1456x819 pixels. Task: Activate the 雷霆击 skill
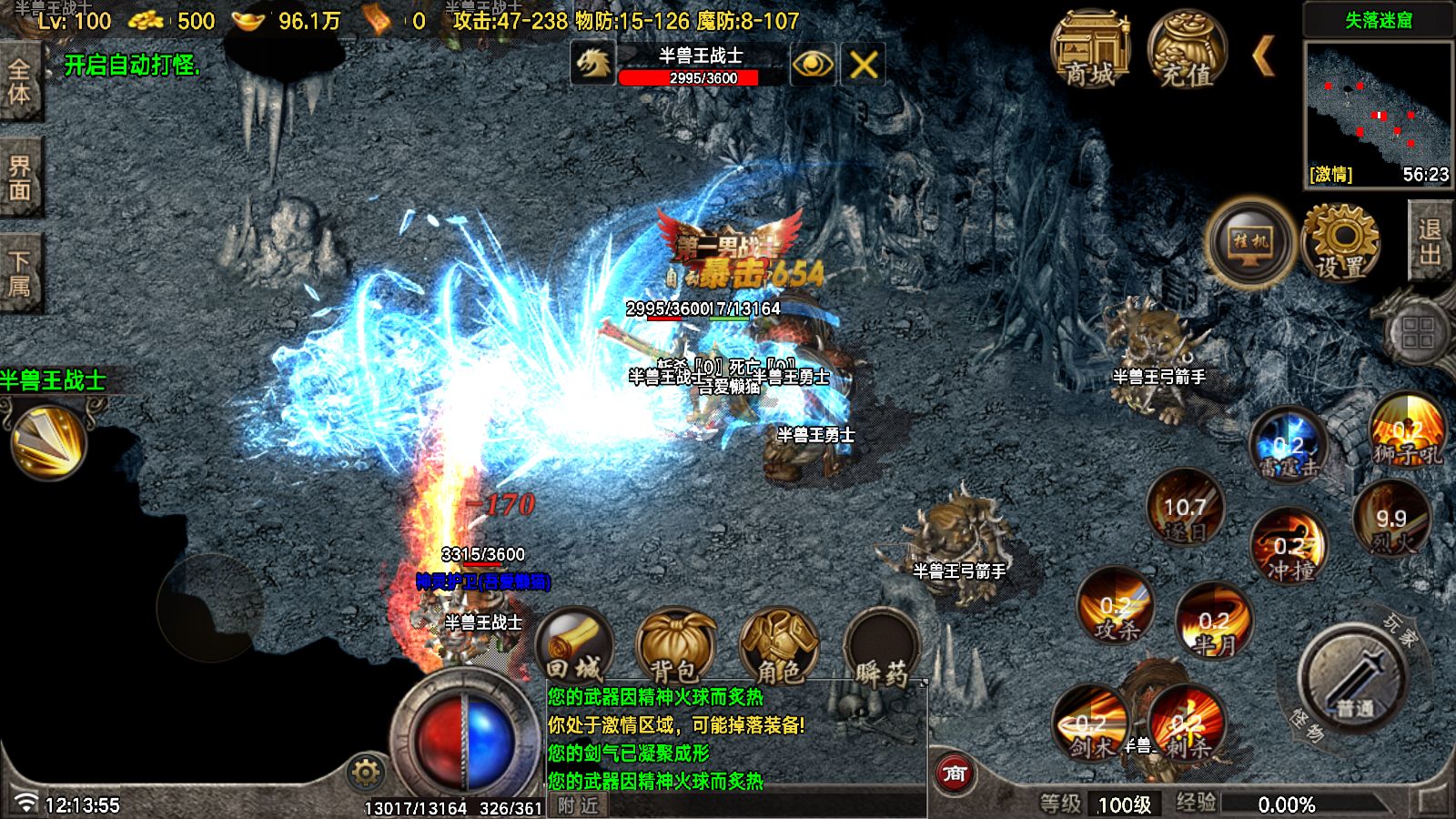pos(1288,446)
